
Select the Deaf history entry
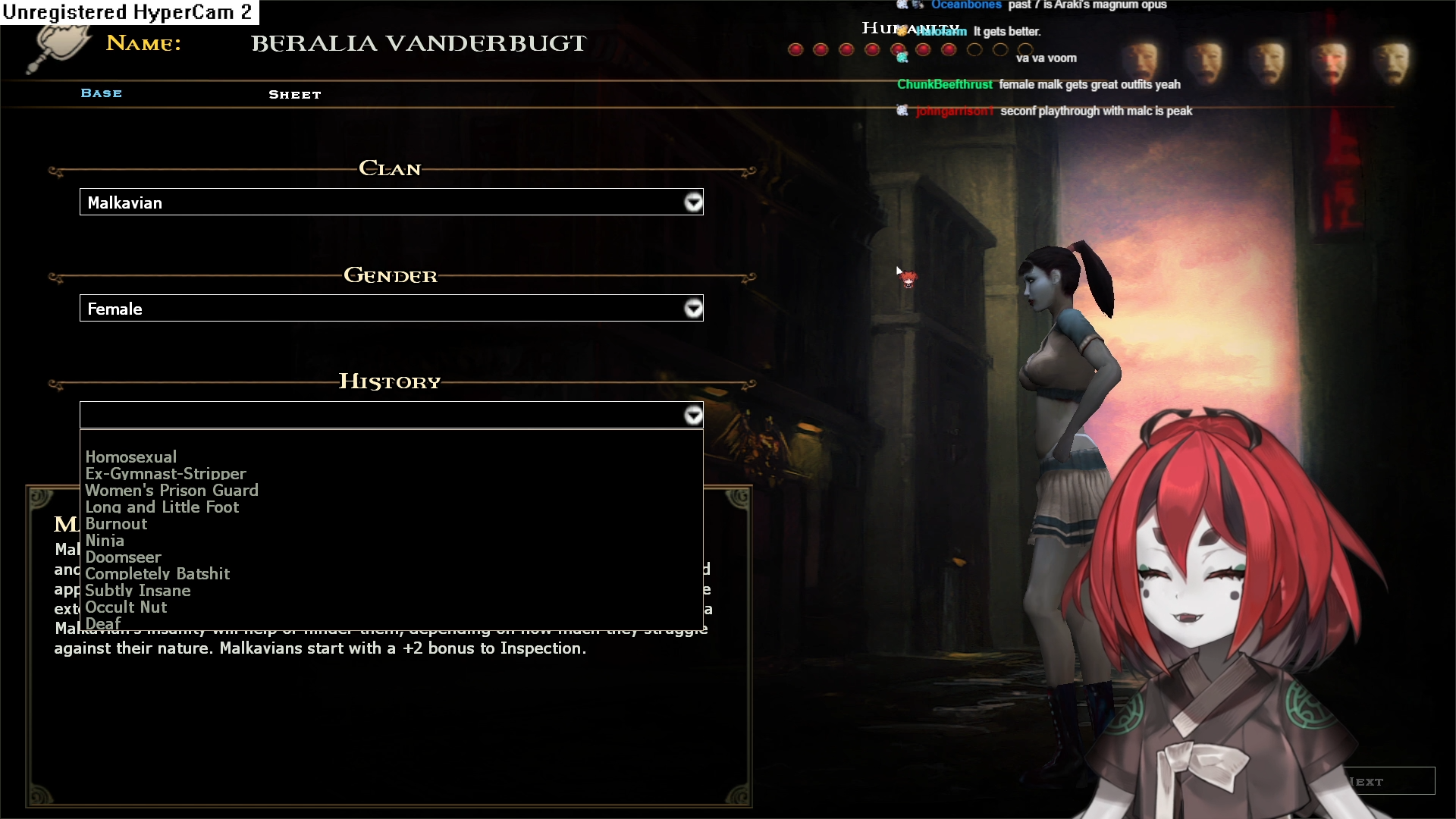(x=103, y=623)
